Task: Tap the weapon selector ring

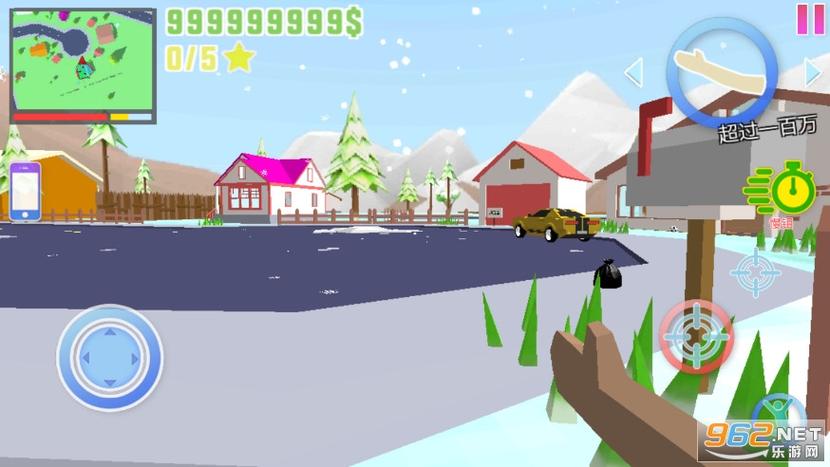Action: pos(722,68)
